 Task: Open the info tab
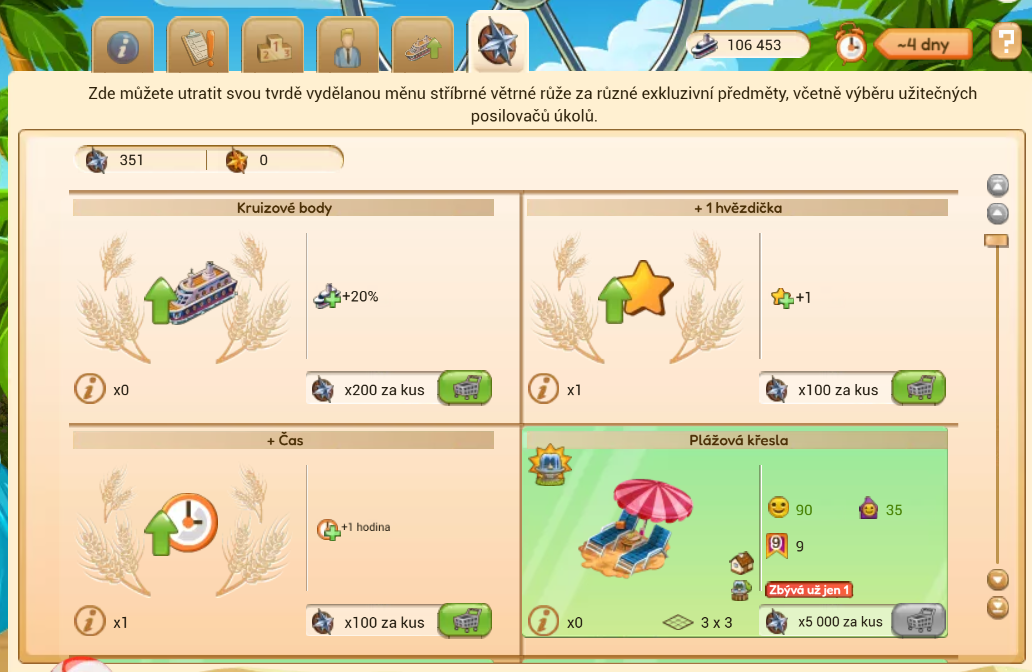tap(123, 45)
